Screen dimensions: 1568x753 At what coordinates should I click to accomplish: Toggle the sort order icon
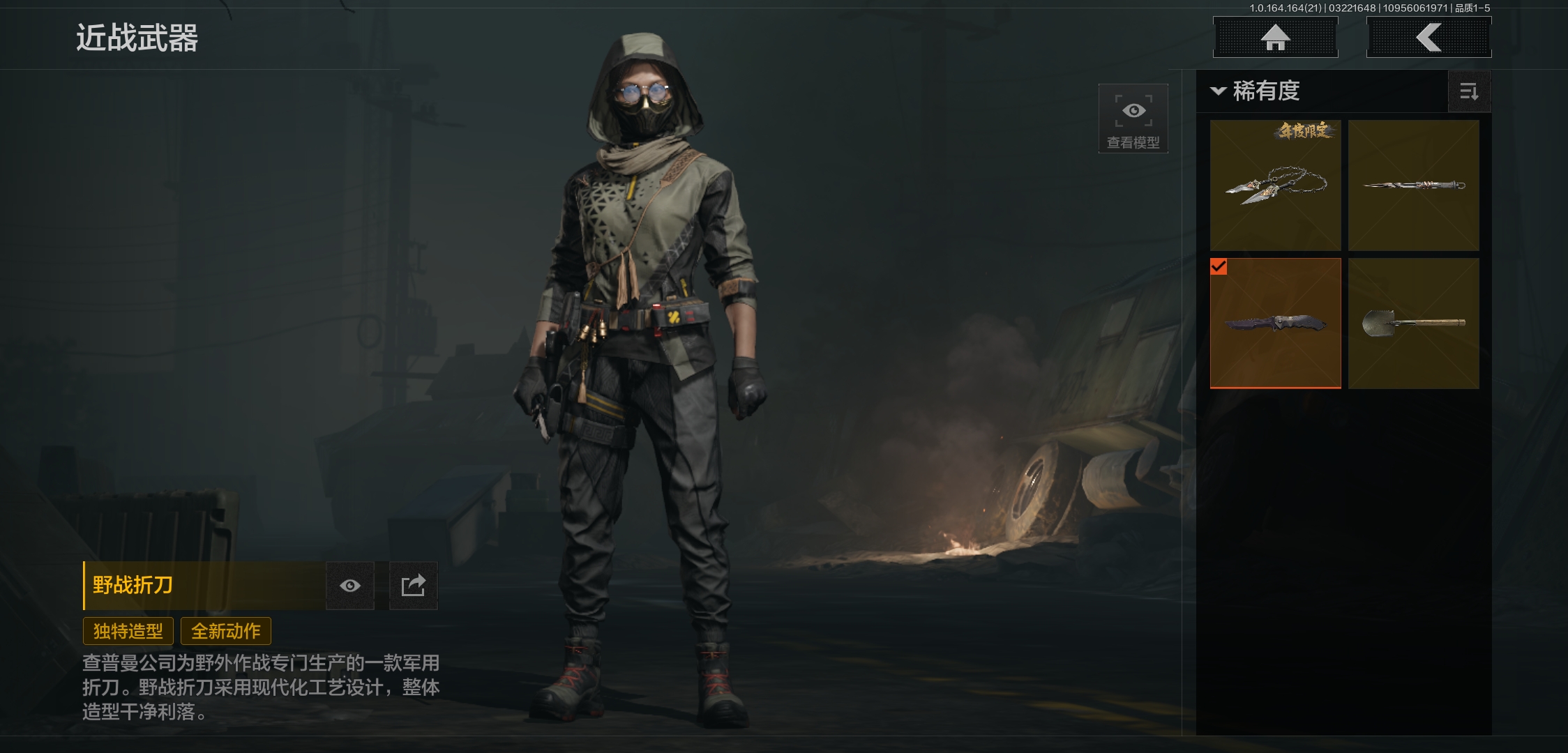point(1469,91)
